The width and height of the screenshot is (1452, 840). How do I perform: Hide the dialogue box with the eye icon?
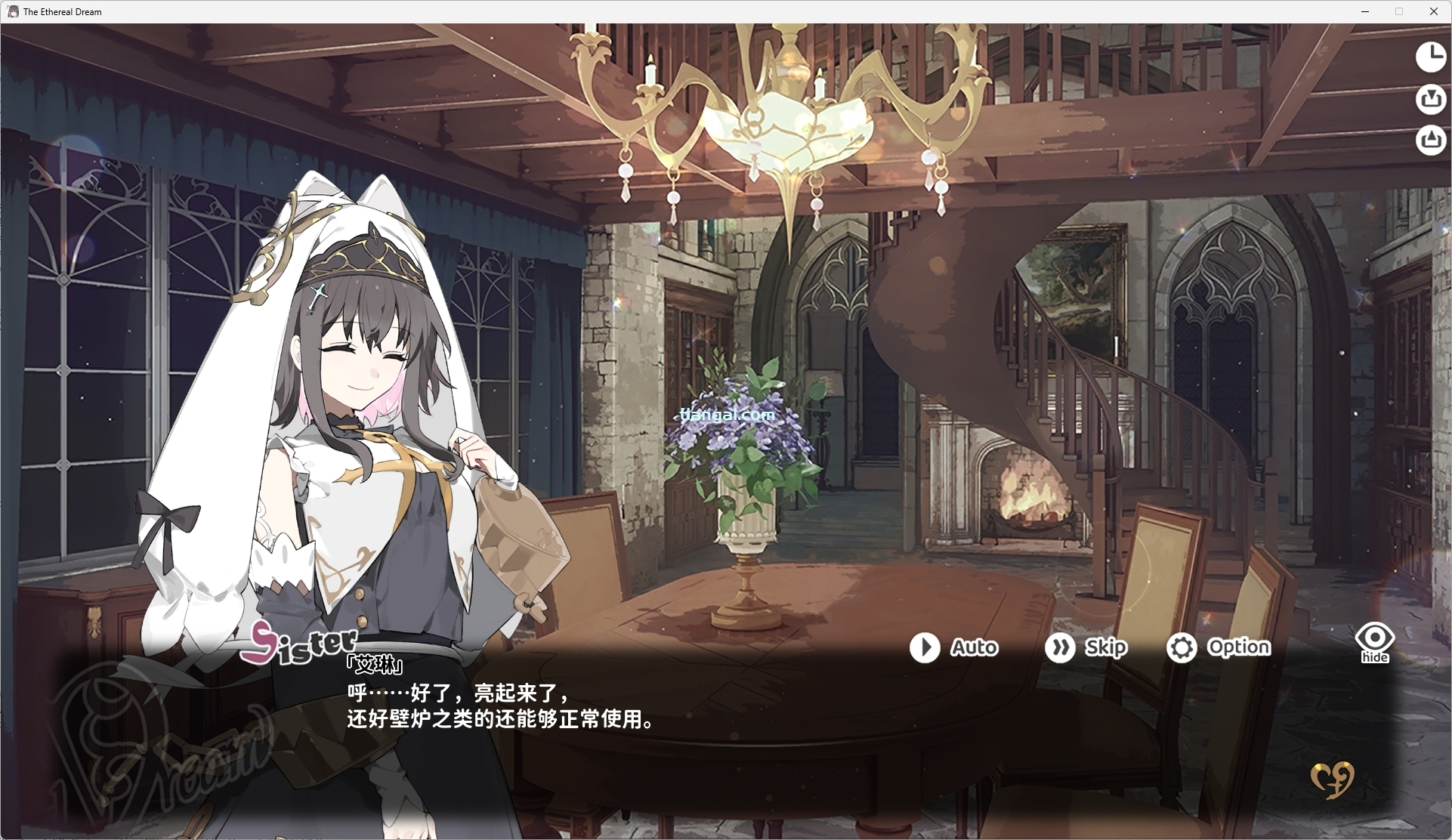1374,642
